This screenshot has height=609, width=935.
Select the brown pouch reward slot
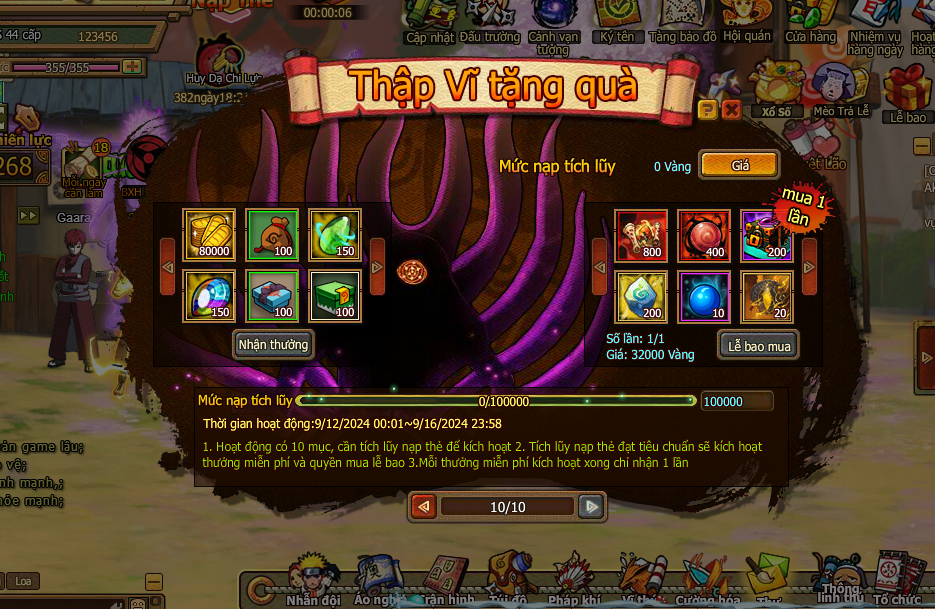(x=273, y=235)
